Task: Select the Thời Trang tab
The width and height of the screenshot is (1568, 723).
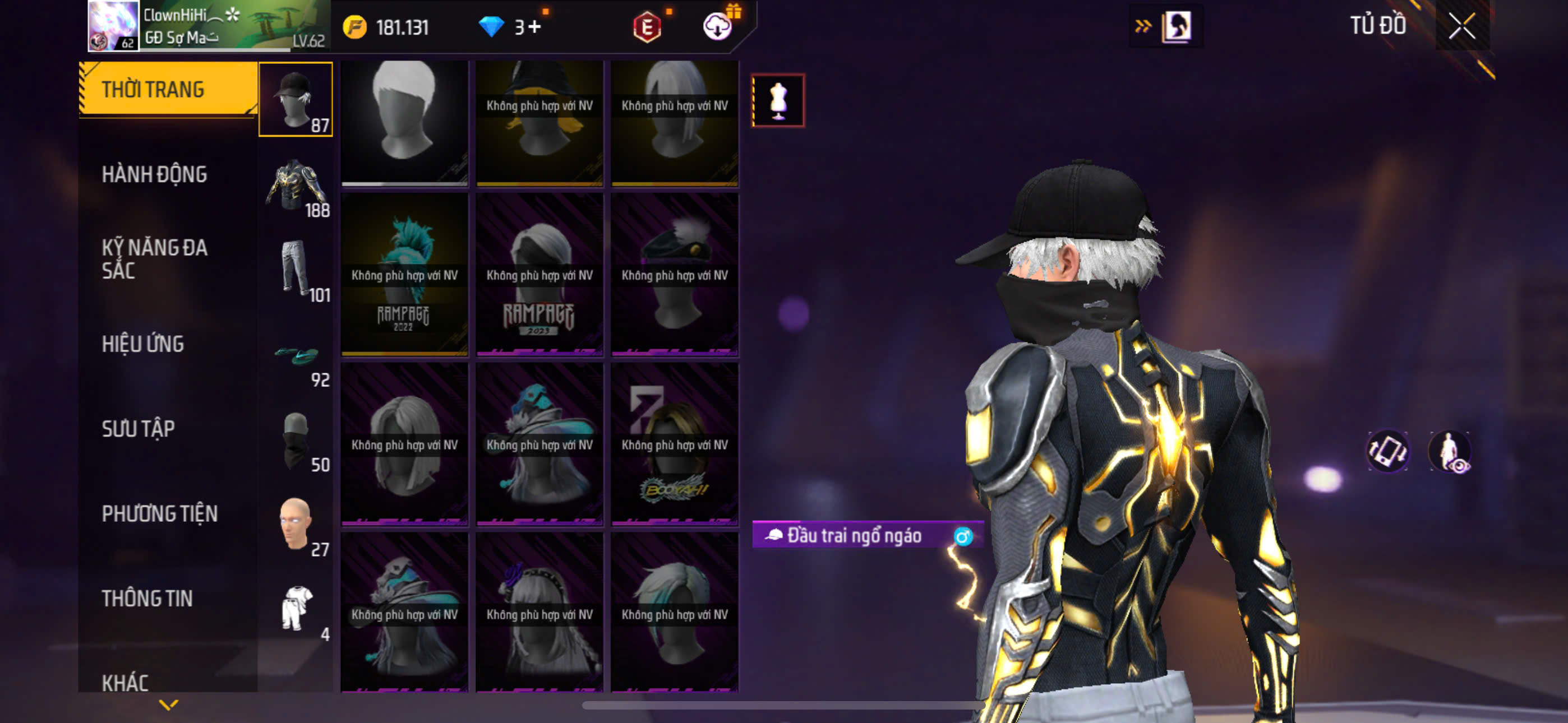Action: 167,90
